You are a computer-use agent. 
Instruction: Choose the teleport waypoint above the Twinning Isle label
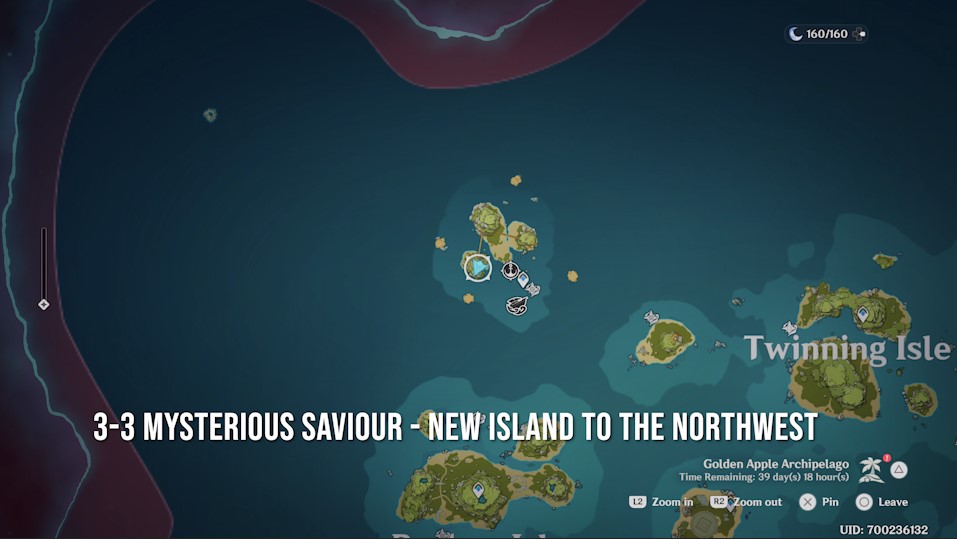[862, 314]
